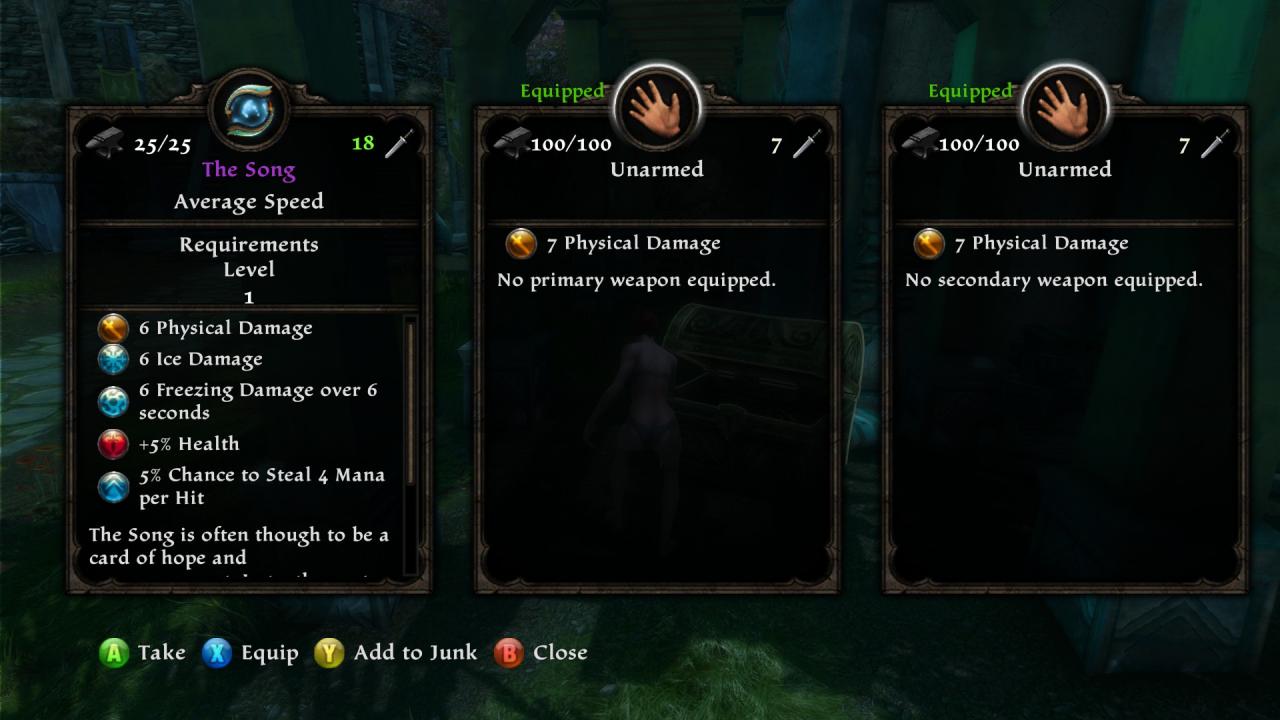Screen dimensions: 1280x720
Task: Select the unarmed secondary weapon card
Action: click(1065, 350)
